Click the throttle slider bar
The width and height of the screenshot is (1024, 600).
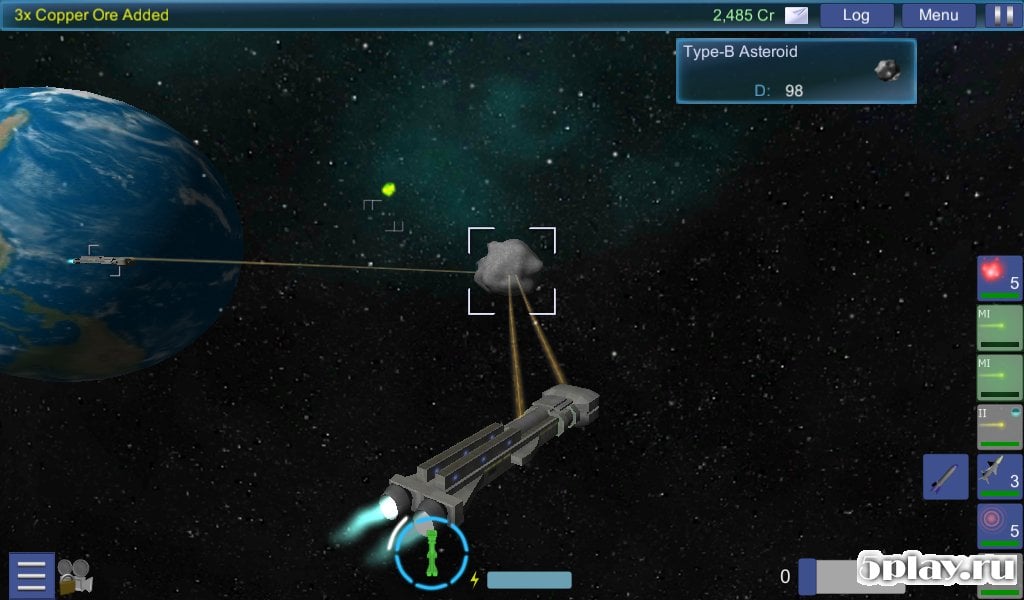click(850, 577)
